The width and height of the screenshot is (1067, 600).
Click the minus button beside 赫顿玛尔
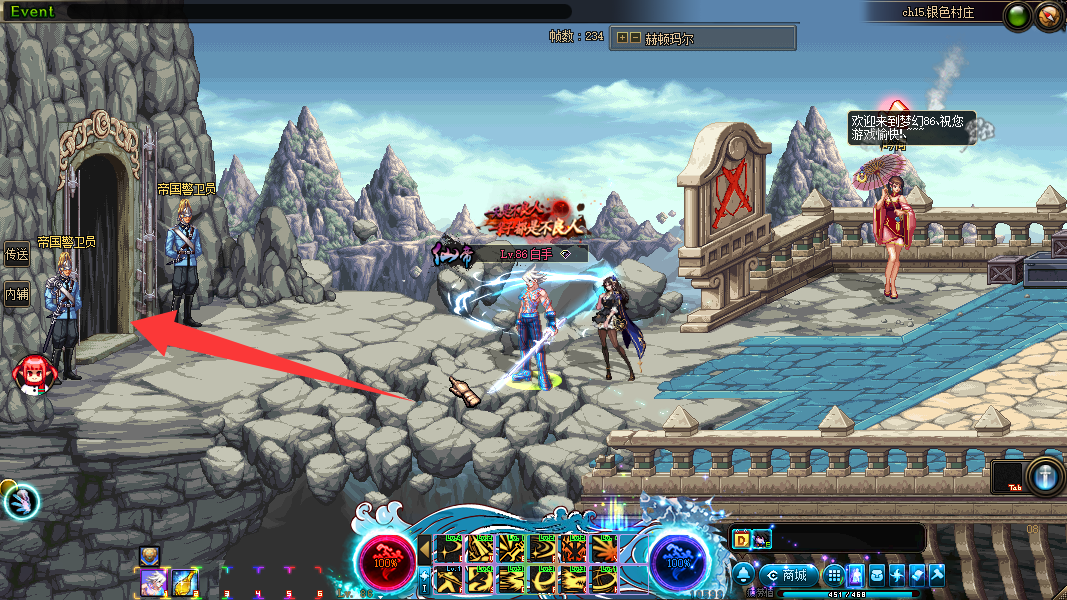(634, 38)
